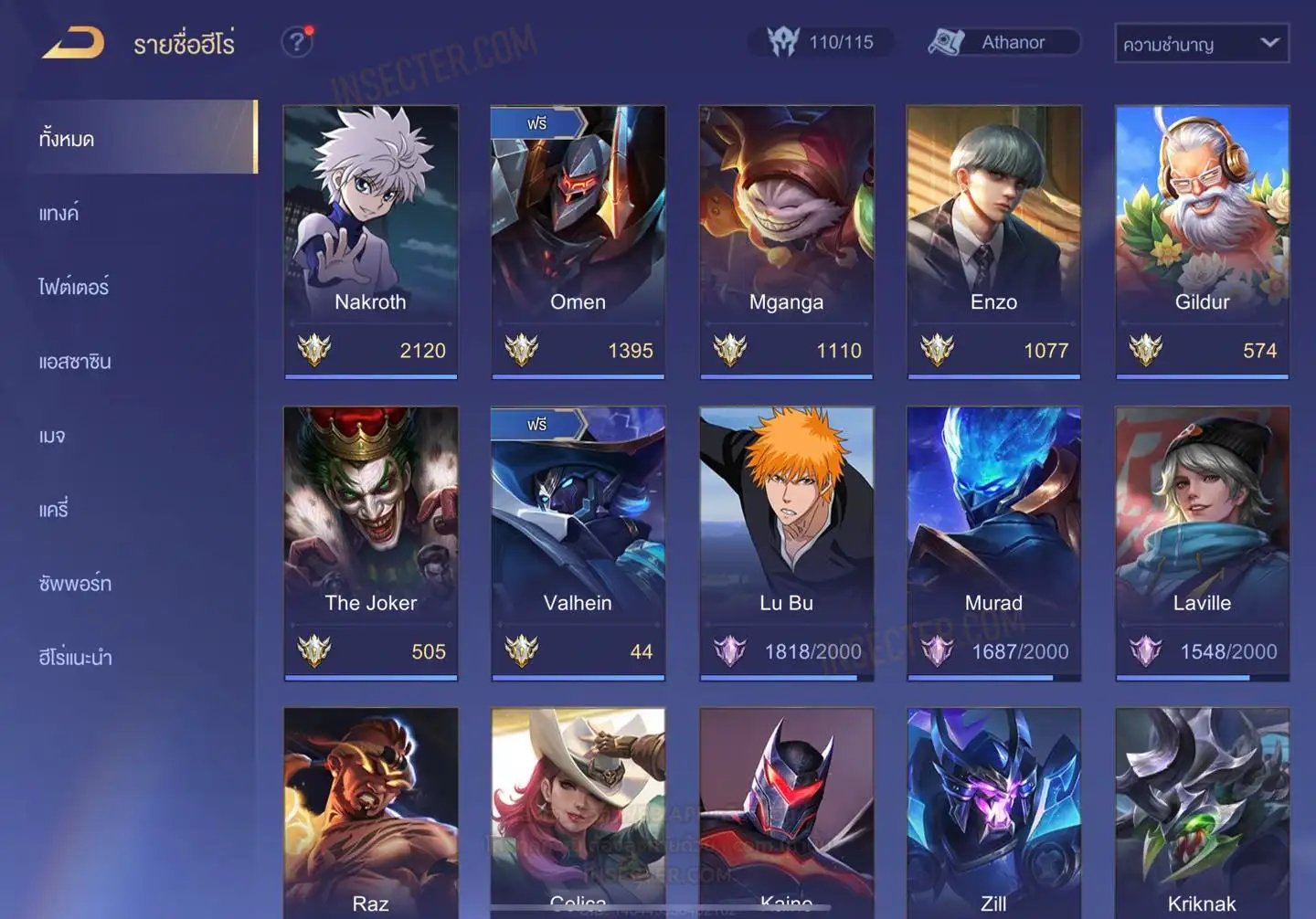
Task: View ฮีโร่แนะนำ recommended heroes
Action: 75,658
